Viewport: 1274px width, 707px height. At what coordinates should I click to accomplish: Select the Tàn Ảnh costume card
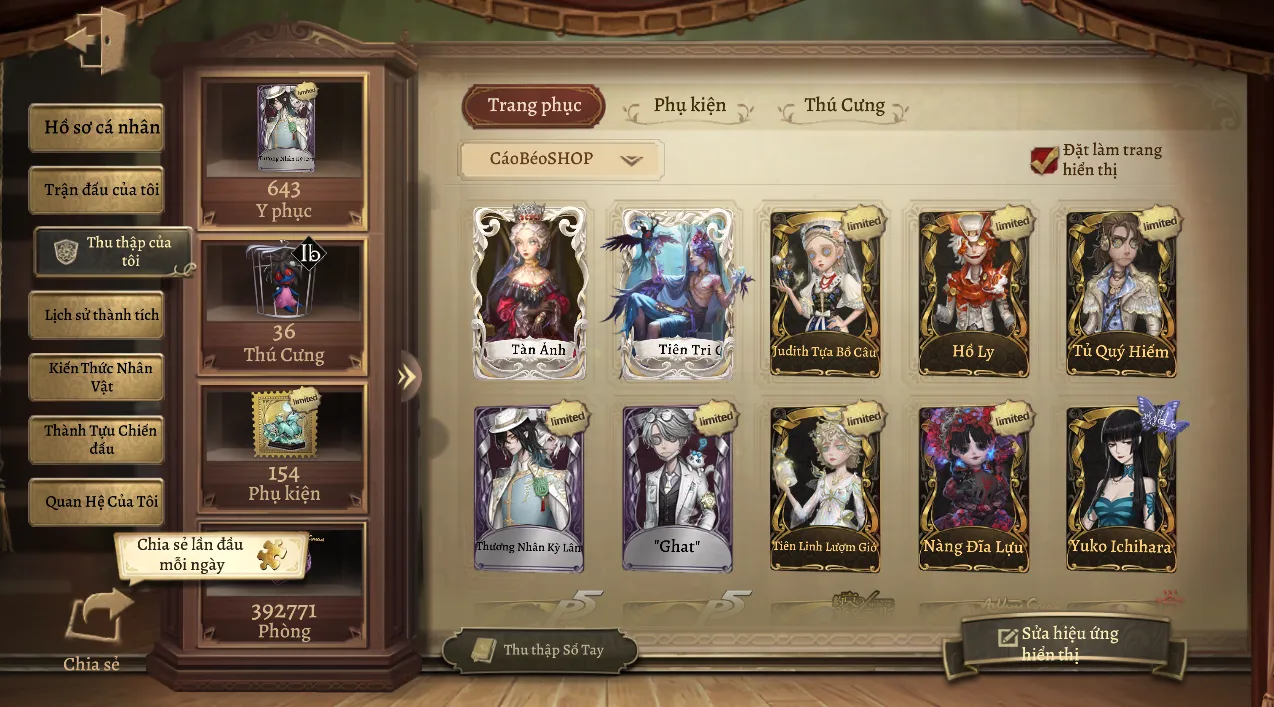click(x=530, y=292)
